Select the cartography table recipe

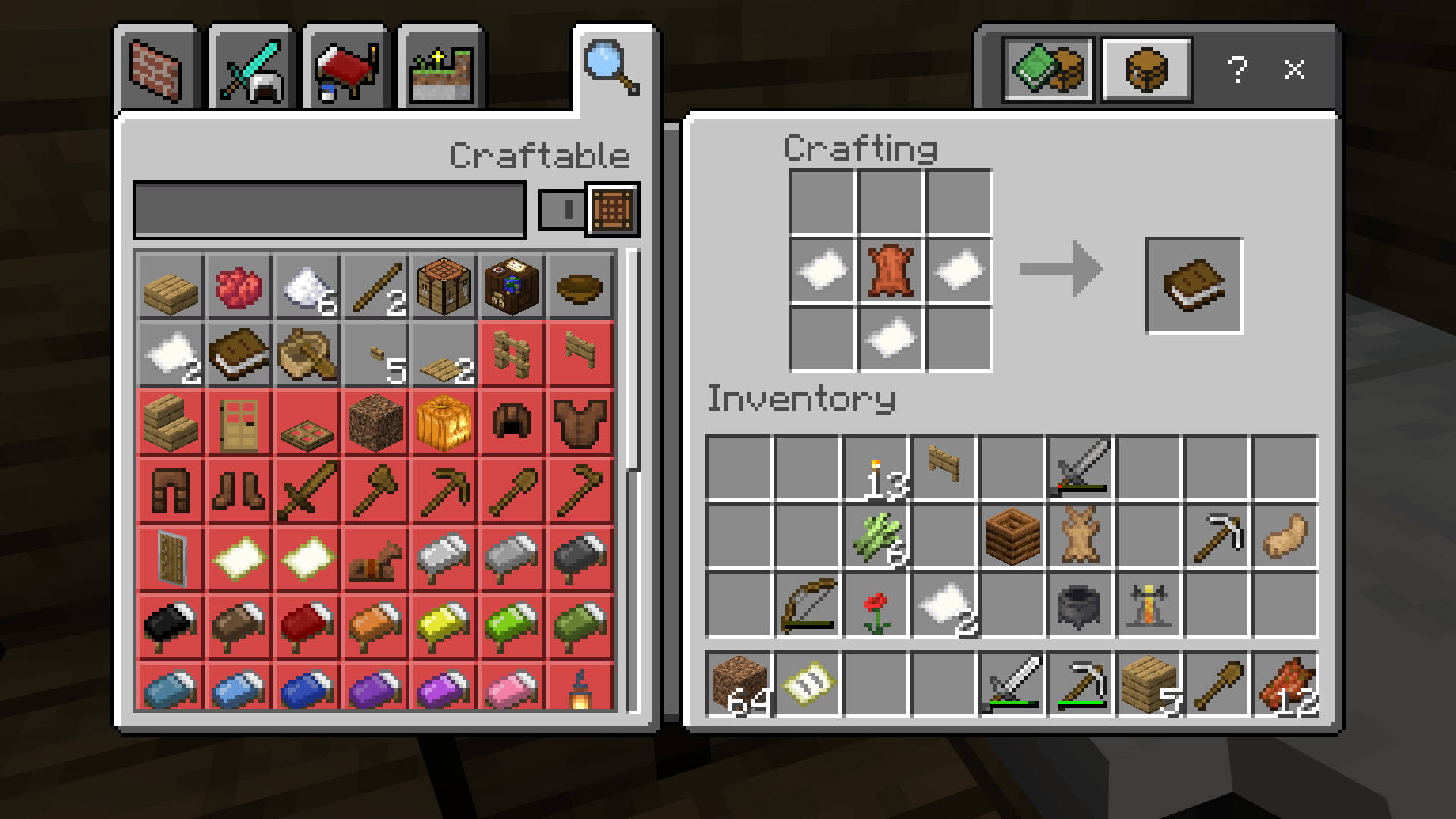[512, 287]
